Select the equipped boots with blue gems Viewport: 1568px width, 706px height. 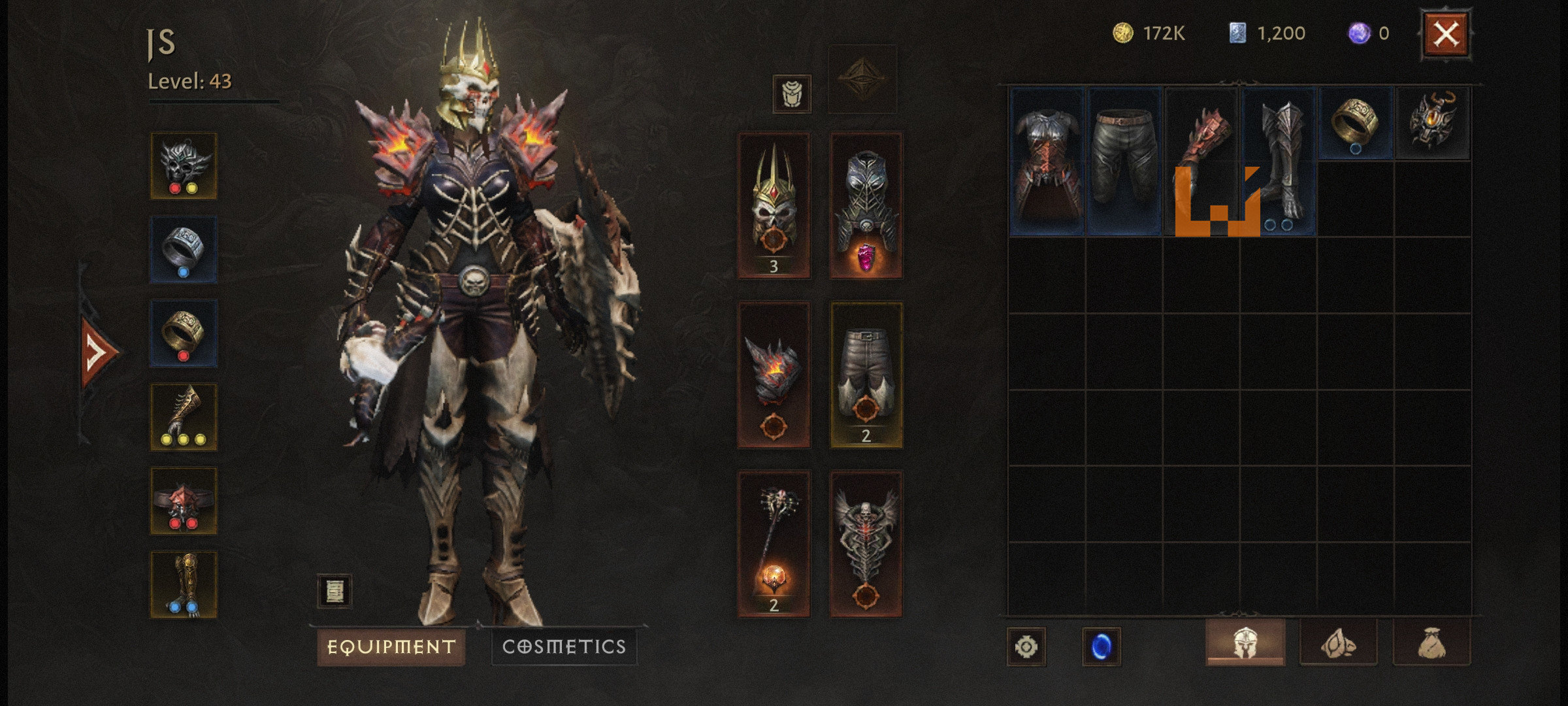[x=184, y=584]
